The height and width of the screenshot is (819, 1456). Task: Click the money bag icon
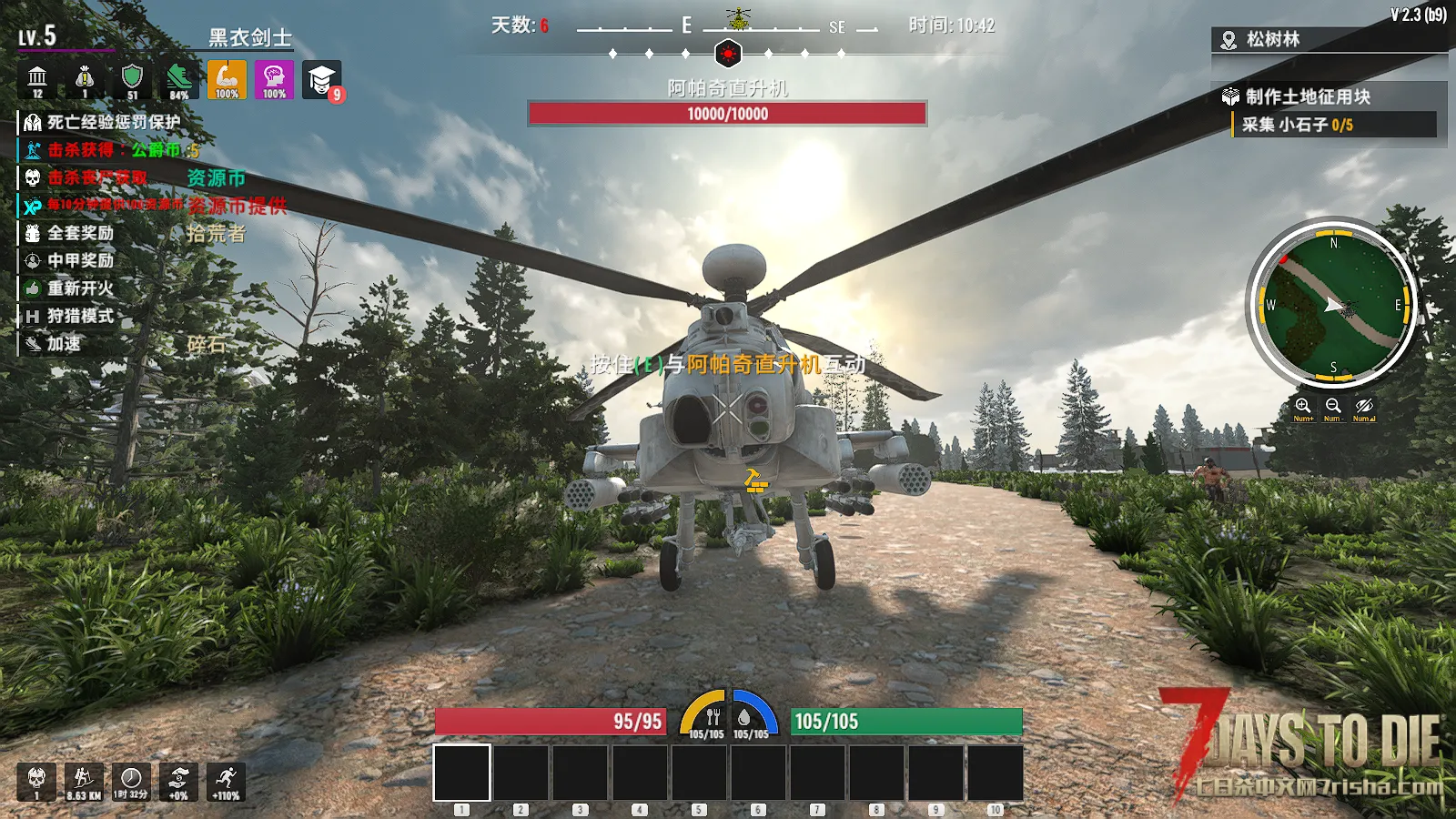click(x=85, y=80)
